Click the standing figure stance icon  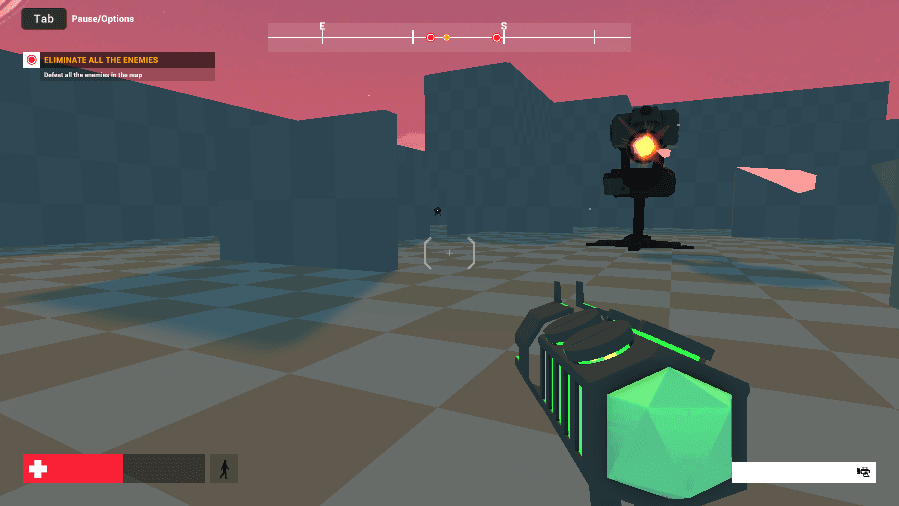223,468
